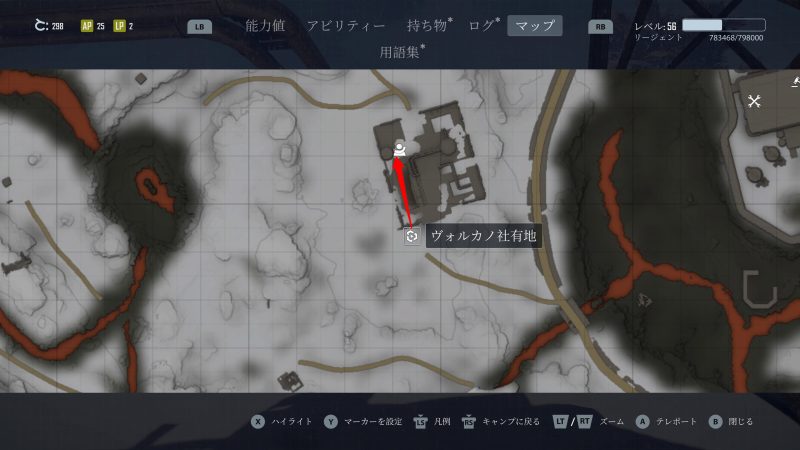Select the ヴォルカノ社有地 location marker

pos(411,237)
